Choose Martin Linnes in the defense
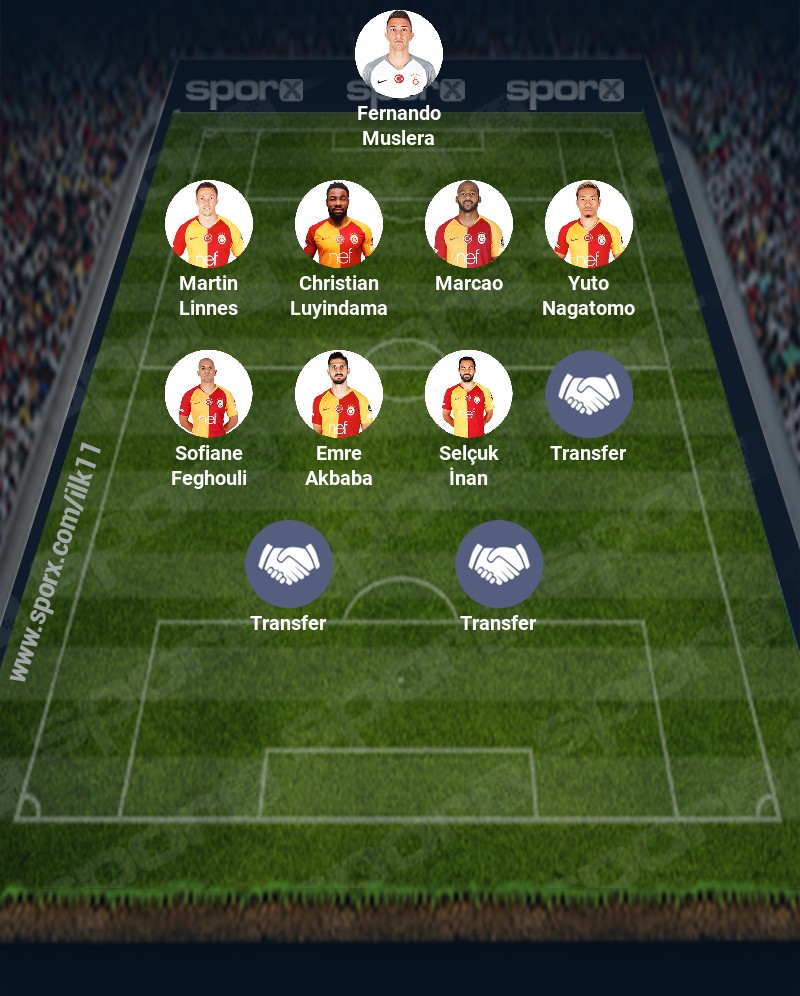 [209, 224]
